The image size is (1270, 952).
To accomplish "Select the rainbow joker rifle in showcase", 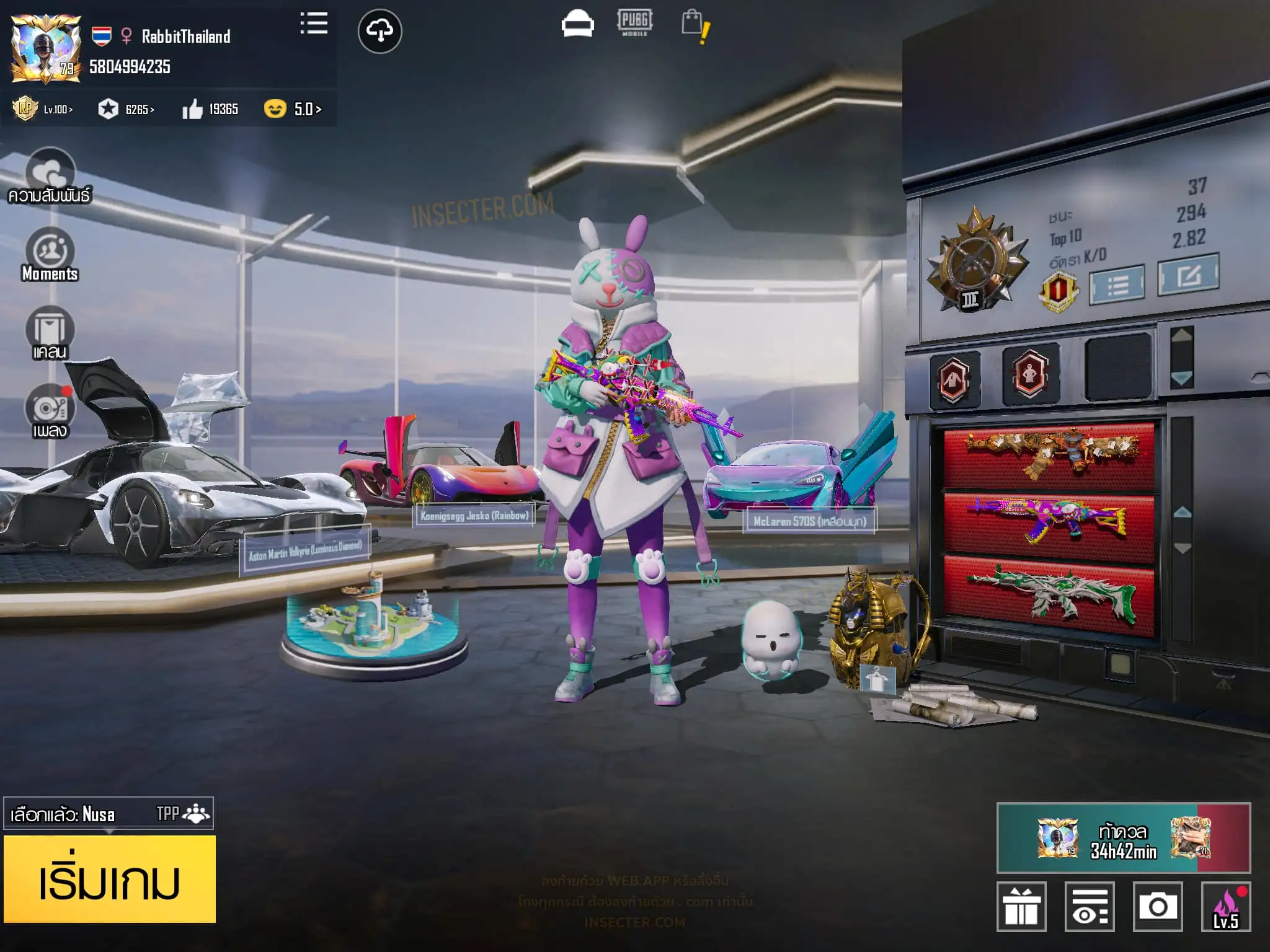I will [x=1049, y=519].
